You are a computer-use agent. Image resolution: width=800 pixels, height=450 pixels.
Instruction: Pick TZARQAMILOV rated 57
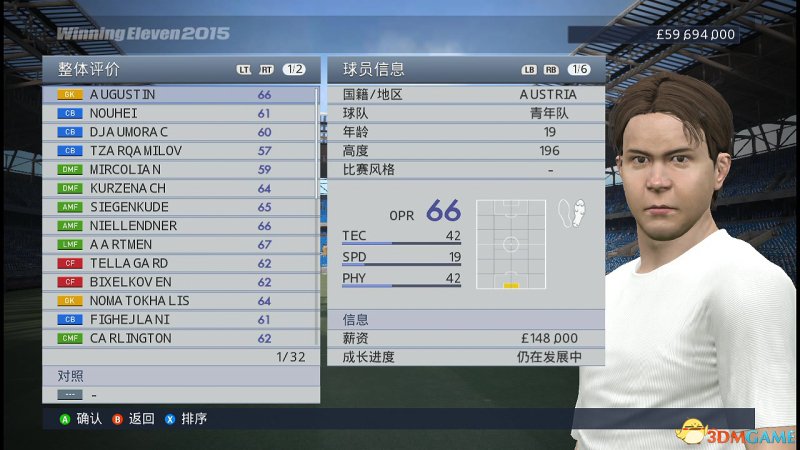click(180, 151)
